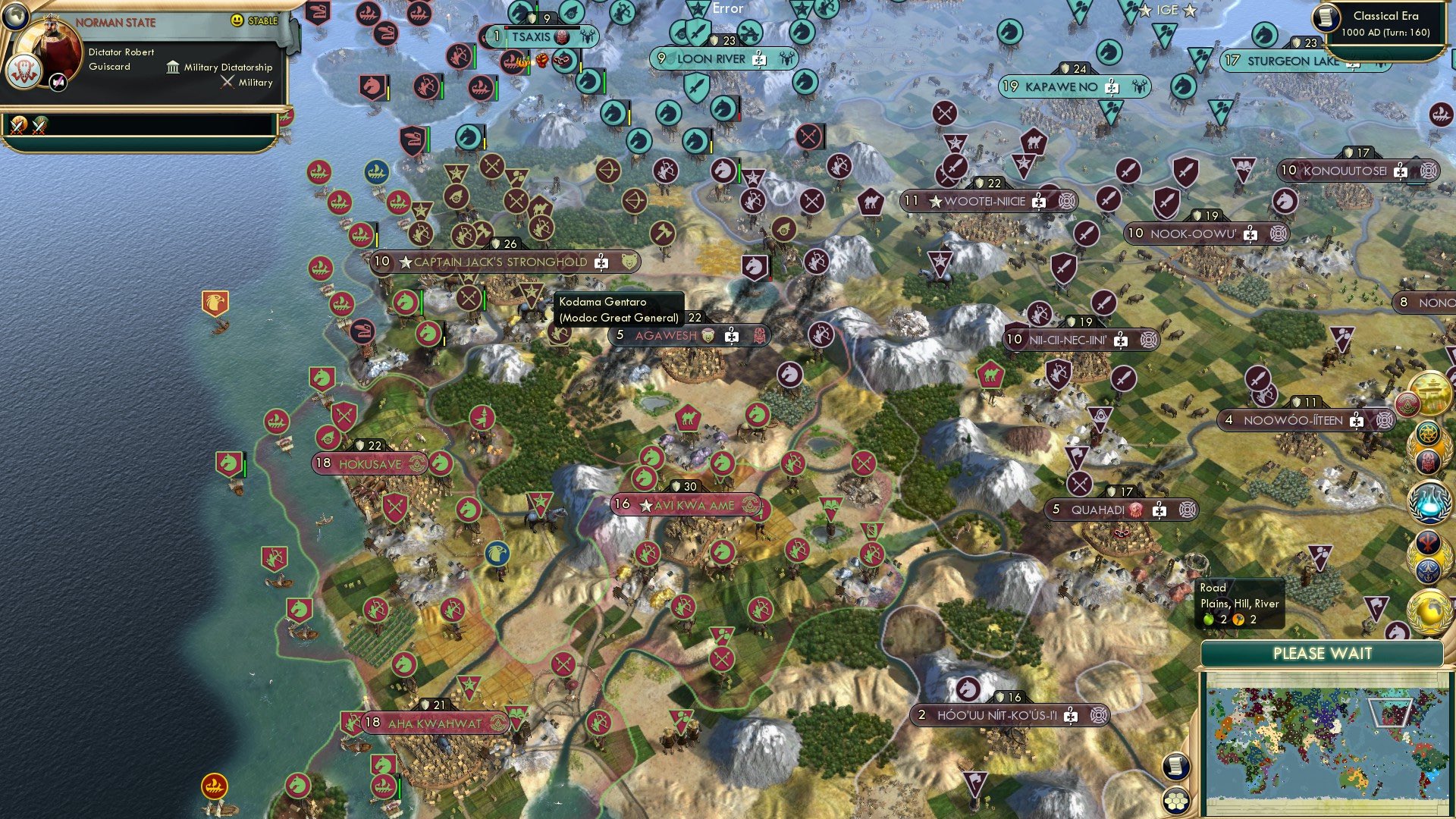Viewport: 1456px width, 819px height.
Task: Click the globe icon above the leader portrait
Action: pyautogui.click(x=15, y=17)
